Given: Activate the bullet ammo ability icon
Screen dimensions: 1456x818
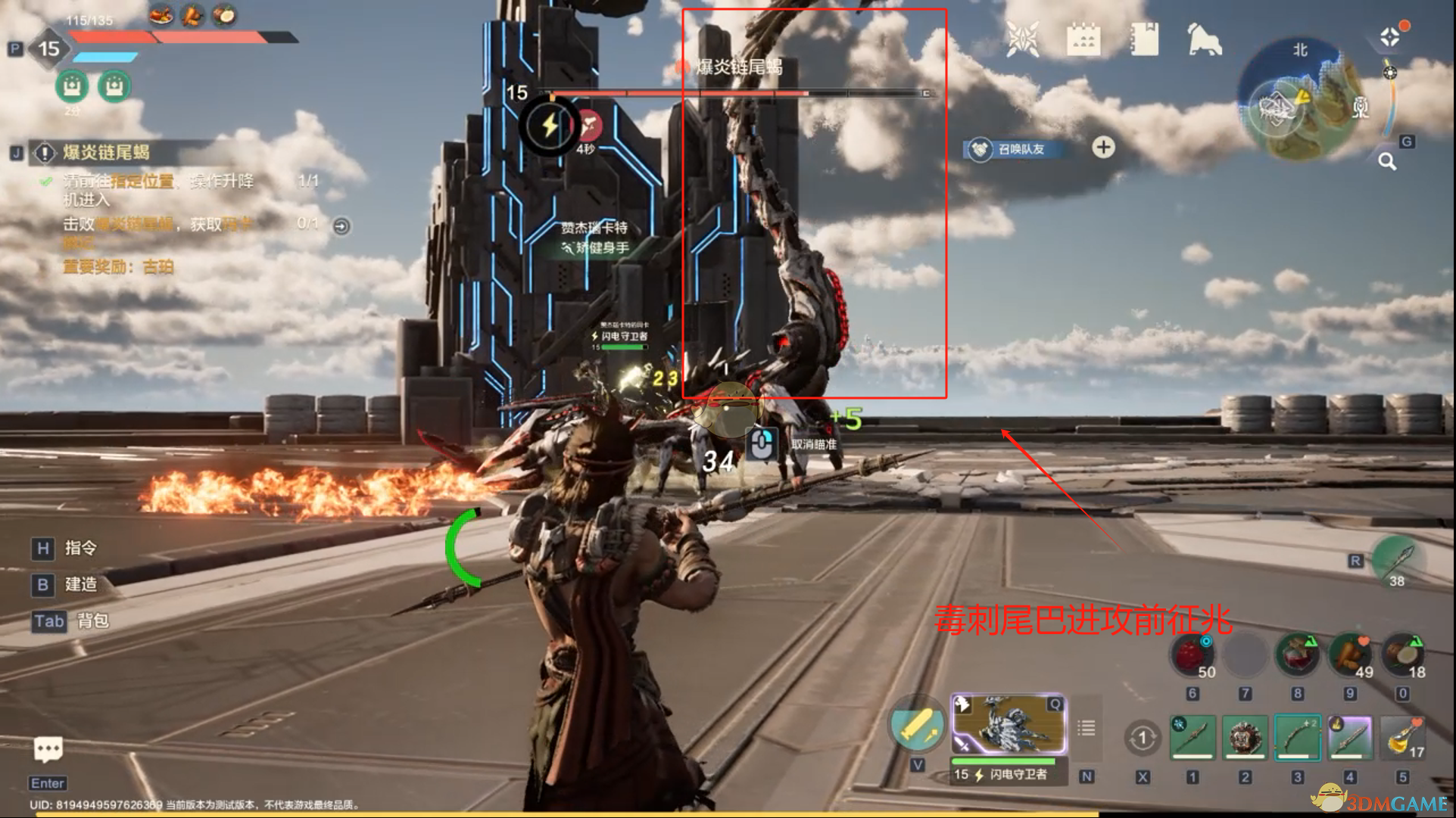Looking at the screenshot, I should coord(915,725).
